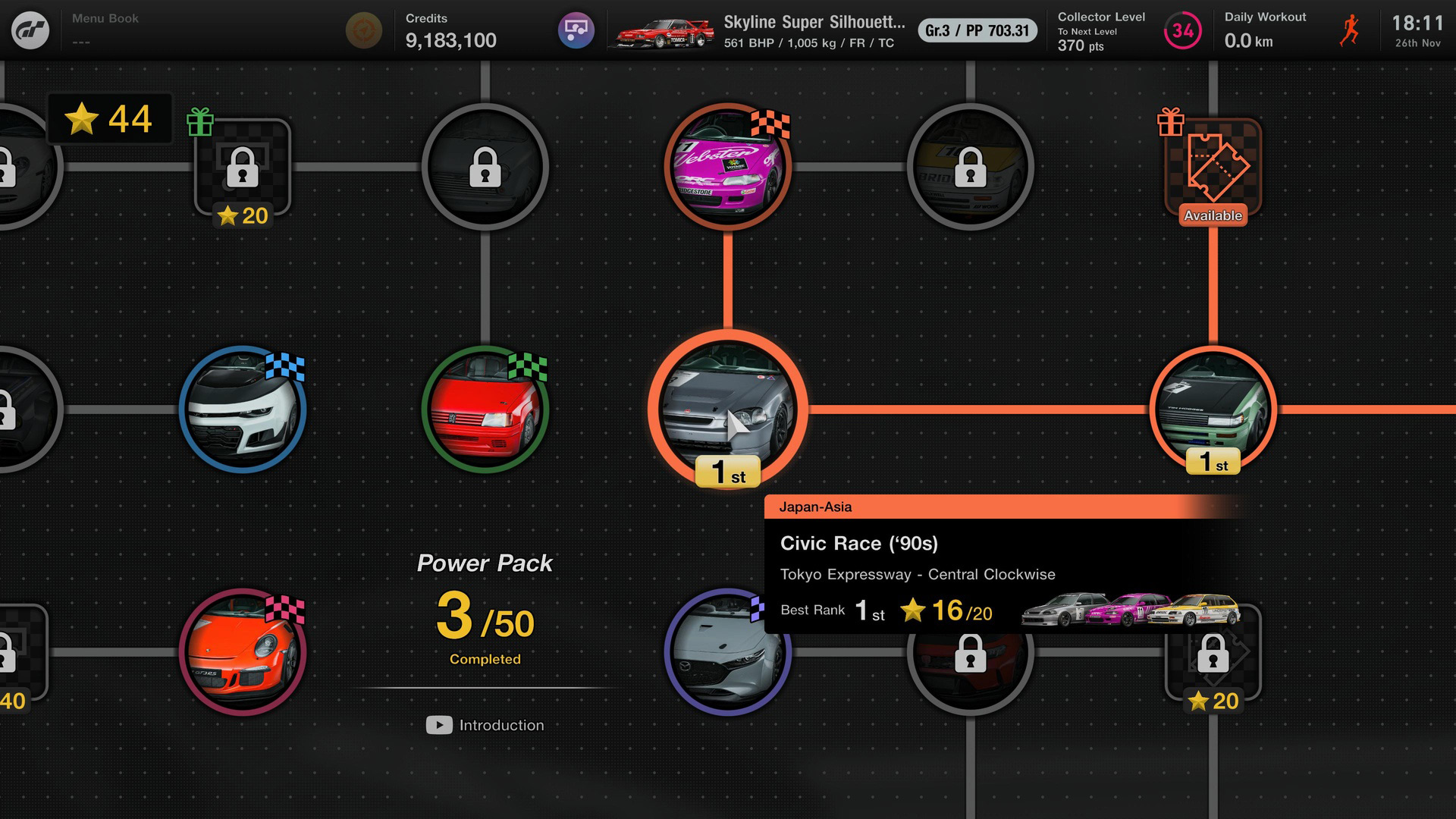
Task: Open the Menu Book panel
Action: 105,29
